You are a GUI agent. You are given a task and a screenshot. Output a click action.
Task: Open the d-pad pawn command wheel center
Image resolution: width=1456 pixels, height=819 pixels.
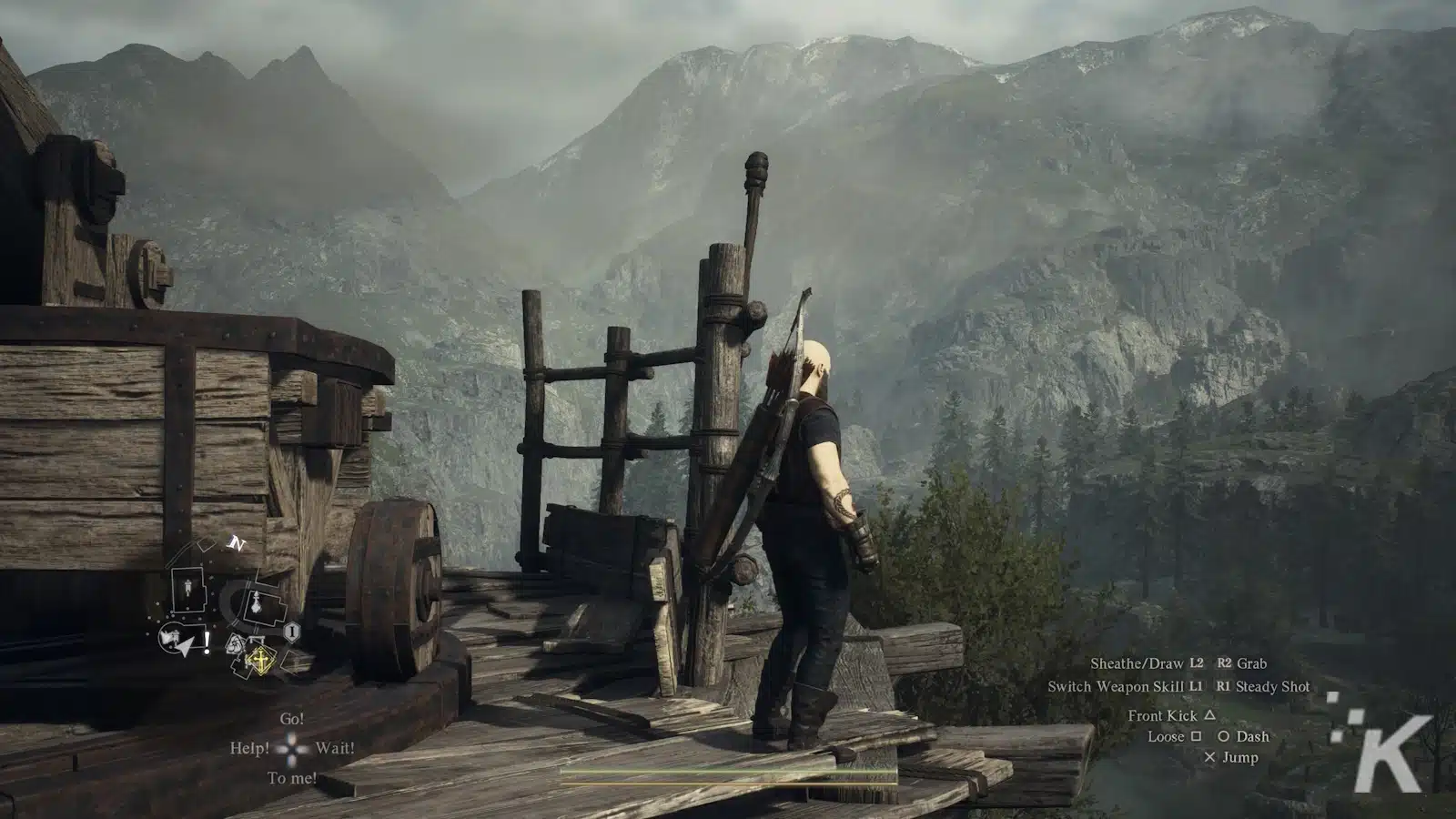click(291, 750)
